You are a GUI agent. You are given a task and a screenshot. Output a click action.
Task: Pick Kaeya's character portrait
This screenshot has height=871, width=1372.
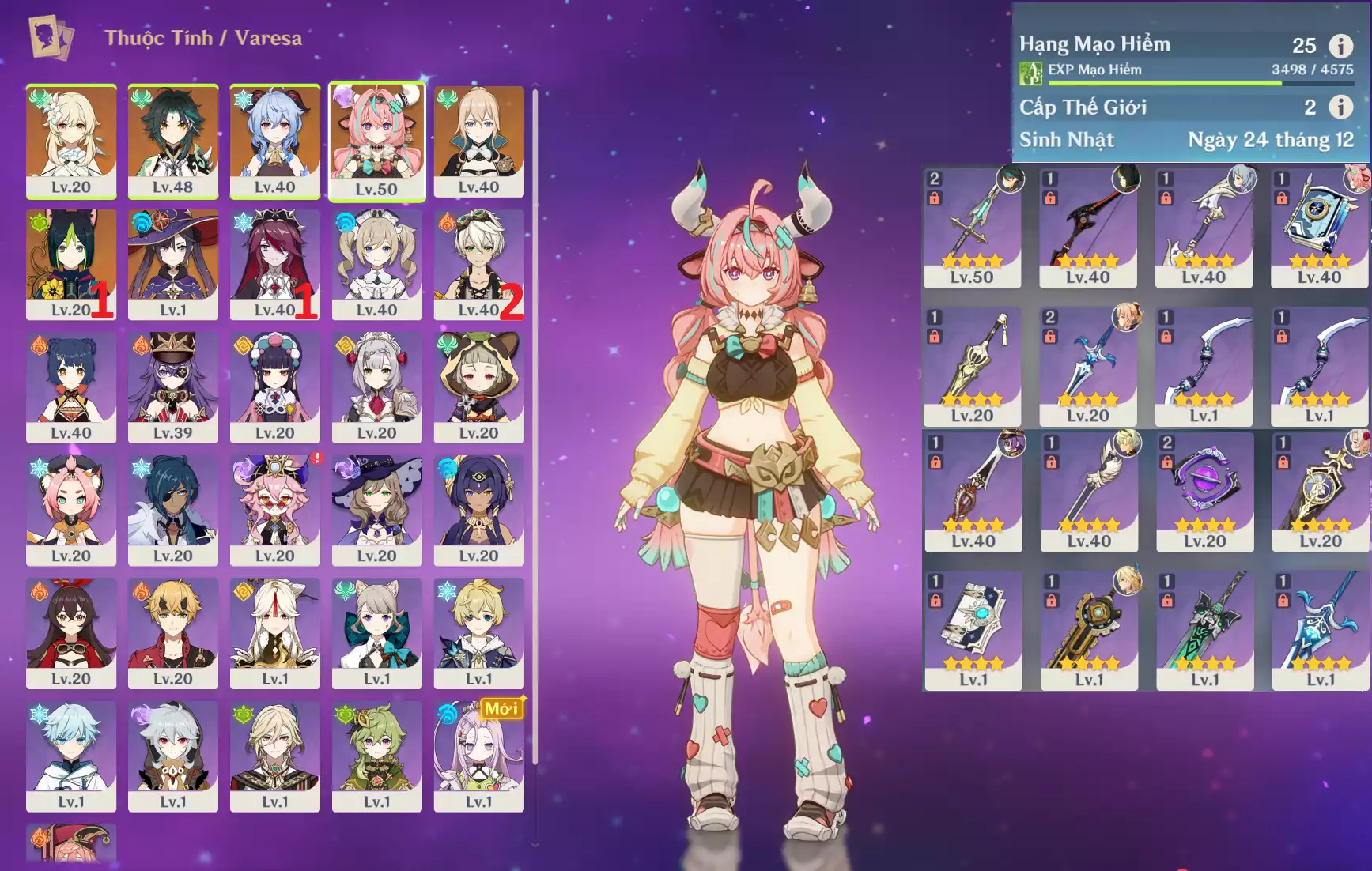pyautogui.click(x=172, y=510)
